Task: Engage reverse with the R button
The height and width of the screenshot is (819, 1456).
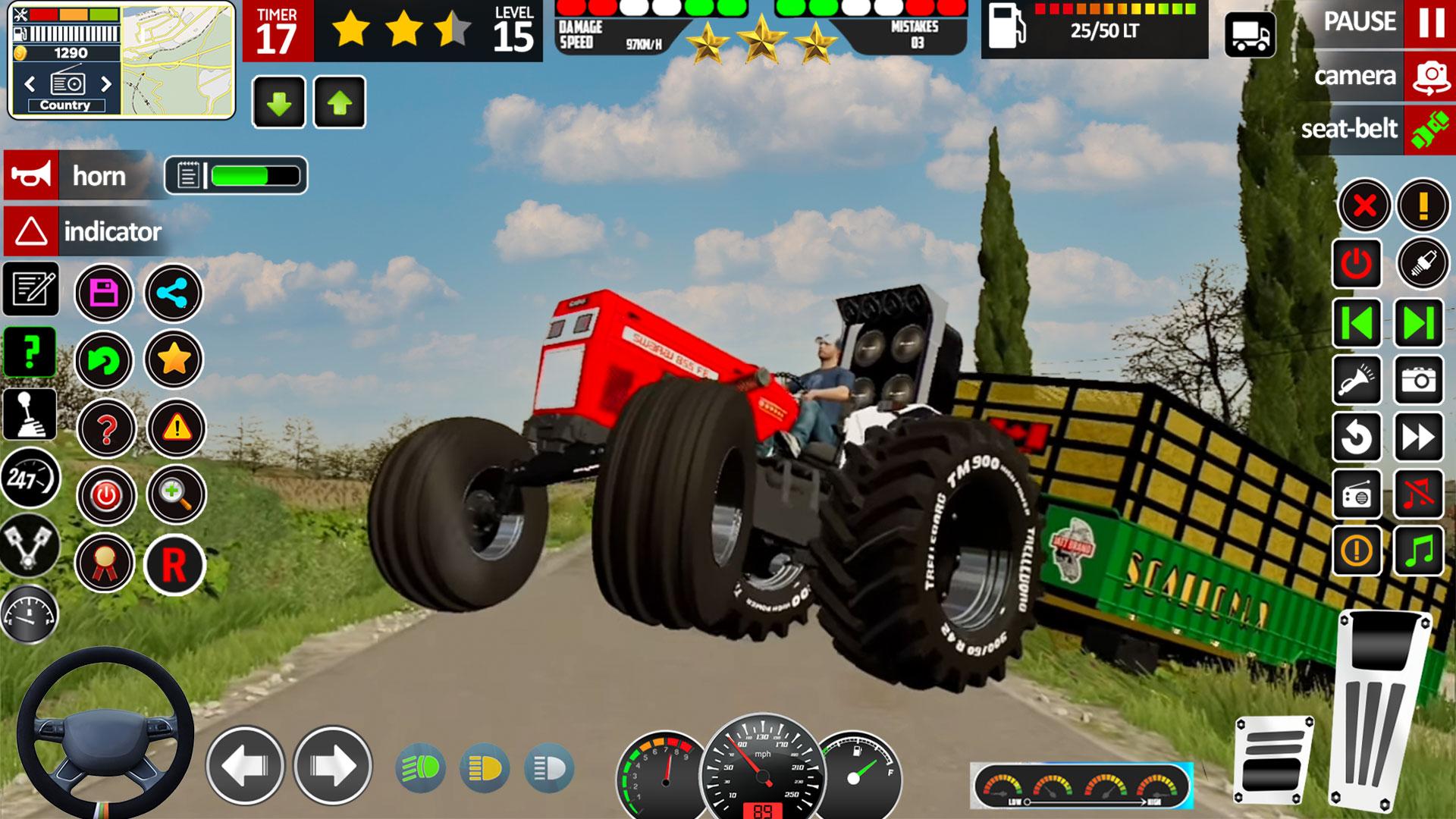Action: pos(174,565)
